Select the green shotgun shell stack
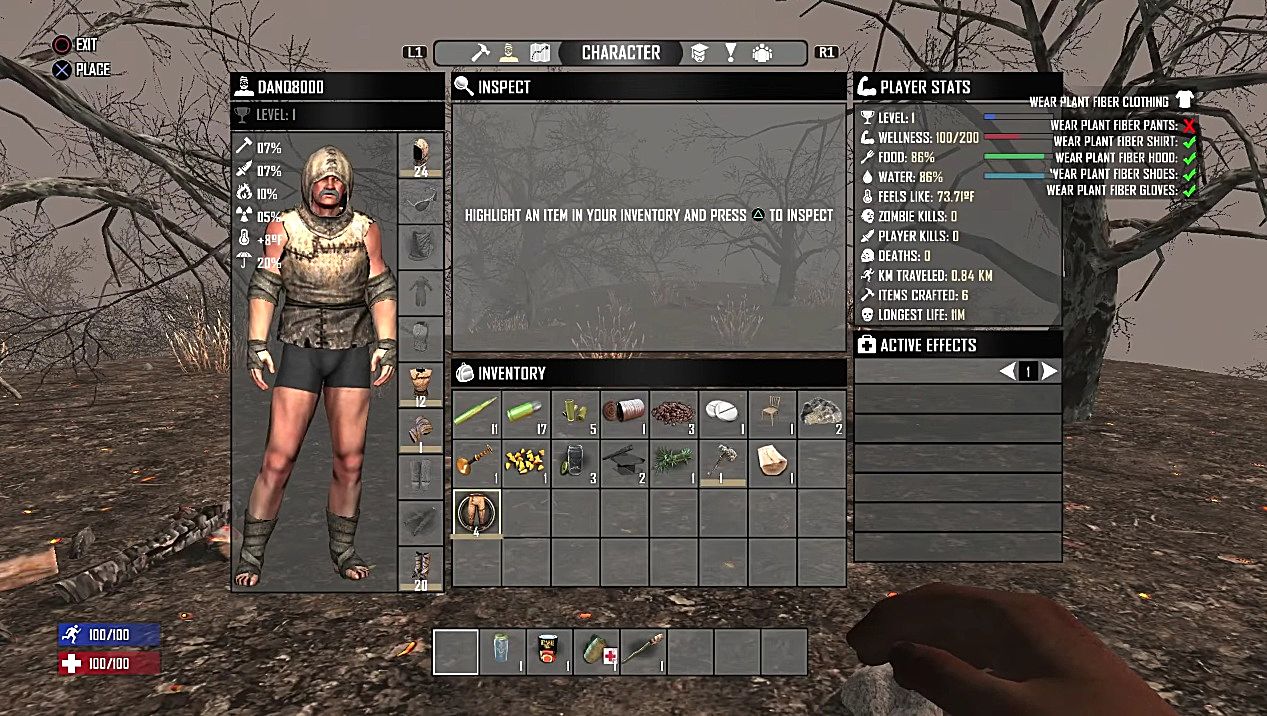 tap(526, 414)
